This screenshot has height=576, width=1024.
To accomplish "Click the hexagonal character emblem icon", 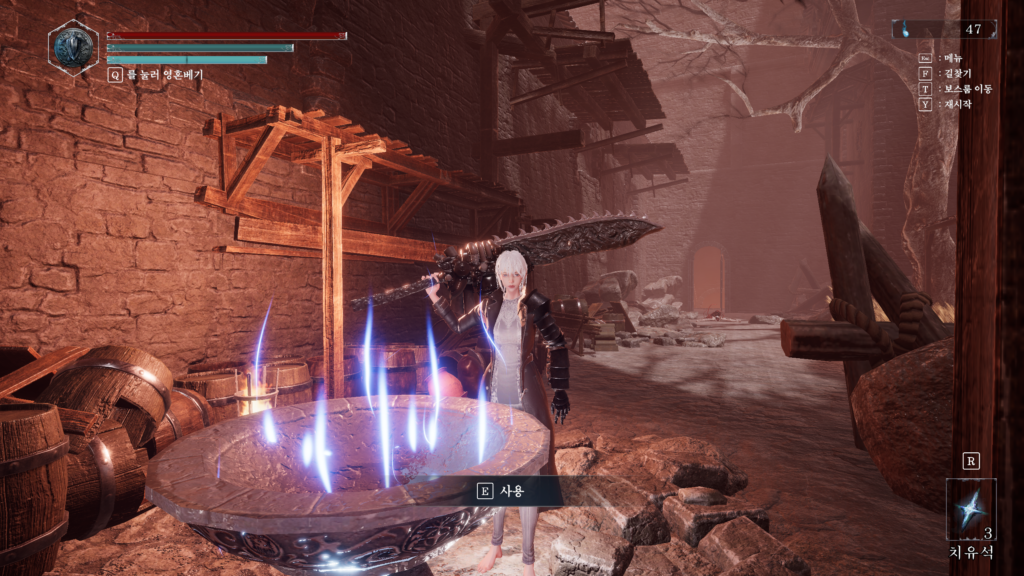I will pyautogui.click(x=73, y=46).
